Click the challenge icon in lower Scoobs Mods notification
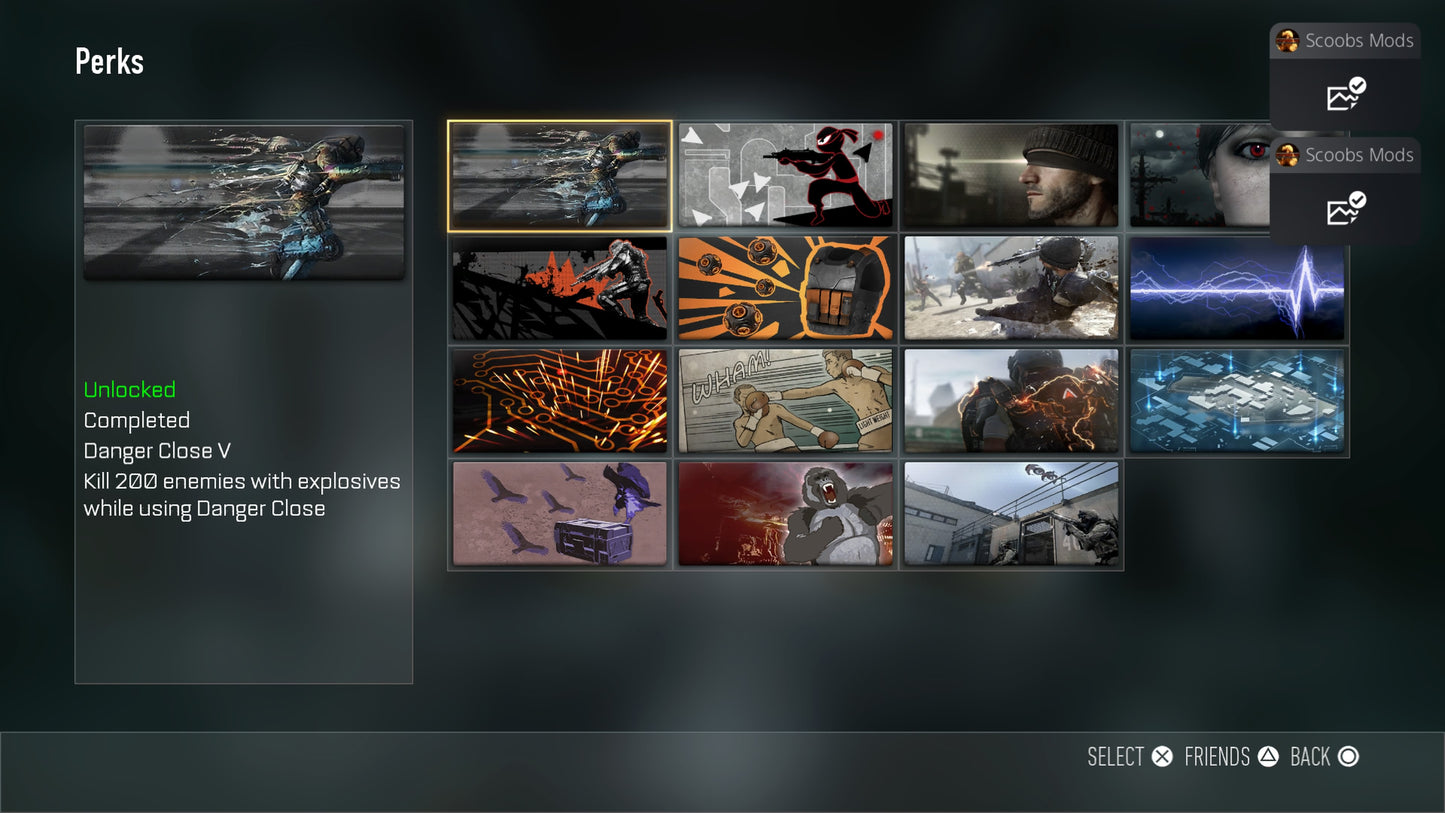Screen dimensions: 1445x813 (1343, 210)
